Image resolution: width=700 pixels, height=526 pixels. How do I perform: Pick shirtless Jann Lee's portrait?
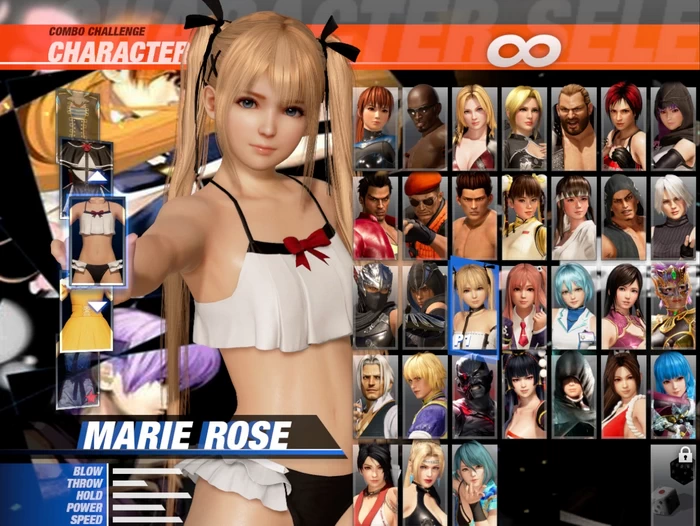pyautogui.click(x=474, y=216)
